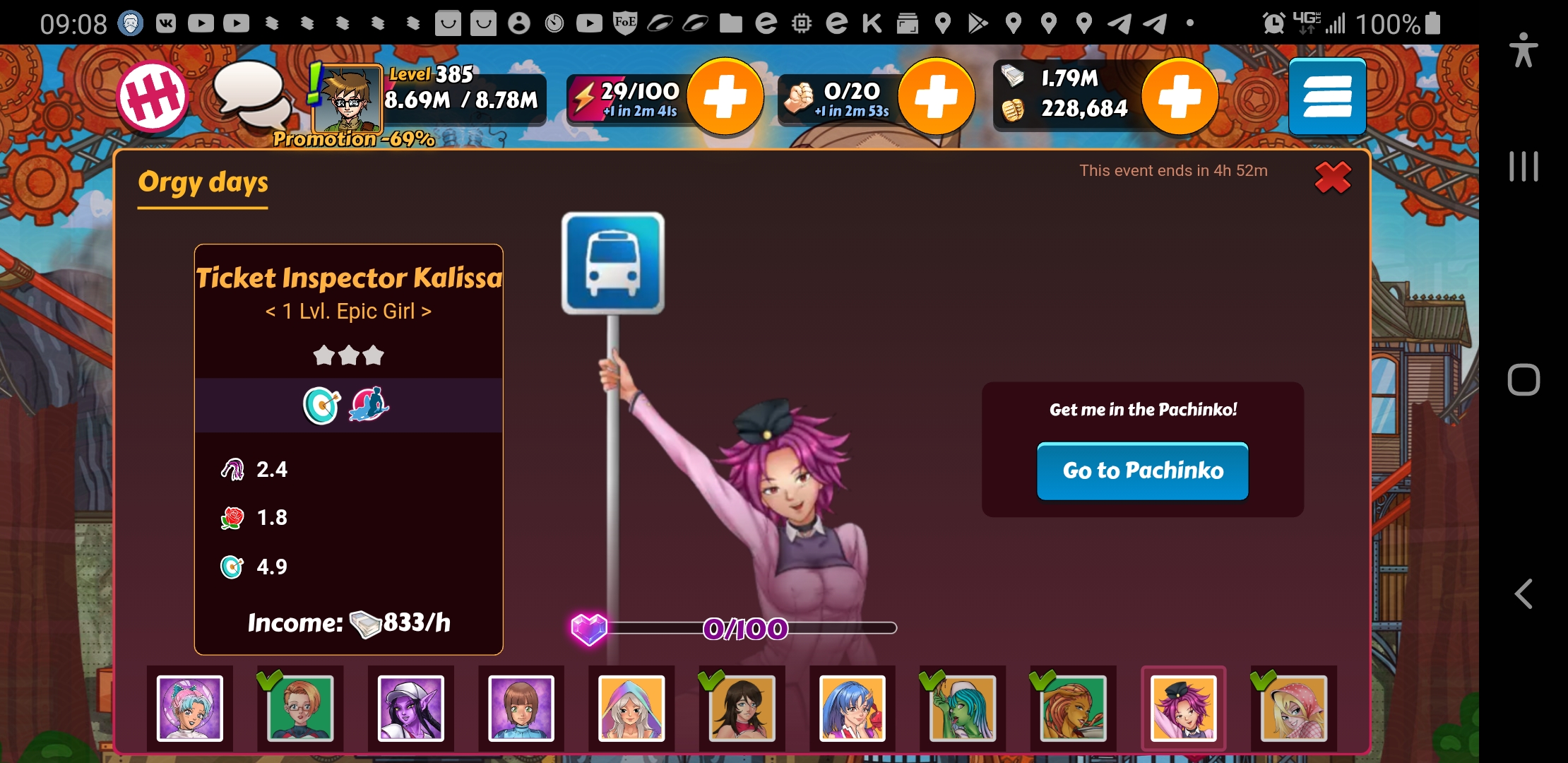The height and width of the screenshot is (763, 1568).
Task: Close the event panel with red X
Action: [1333, 177]
